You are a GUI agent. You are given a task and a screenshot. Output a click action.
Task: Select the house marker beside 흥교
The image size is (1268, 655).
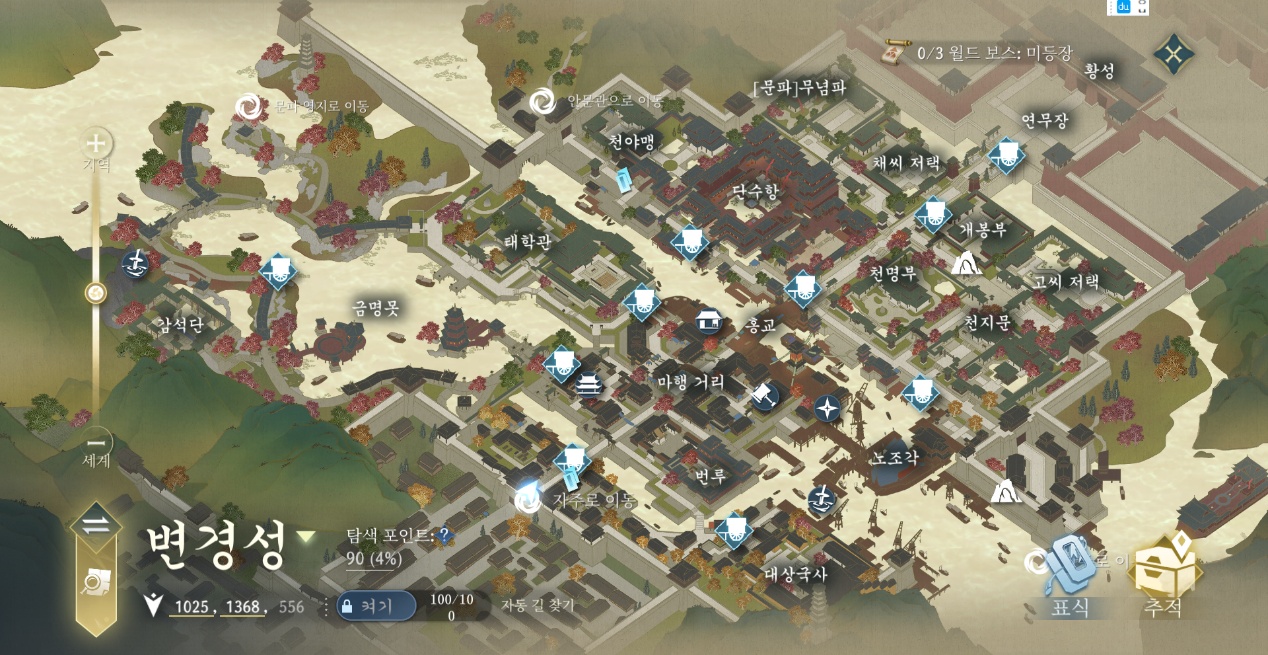pos(709,320)
